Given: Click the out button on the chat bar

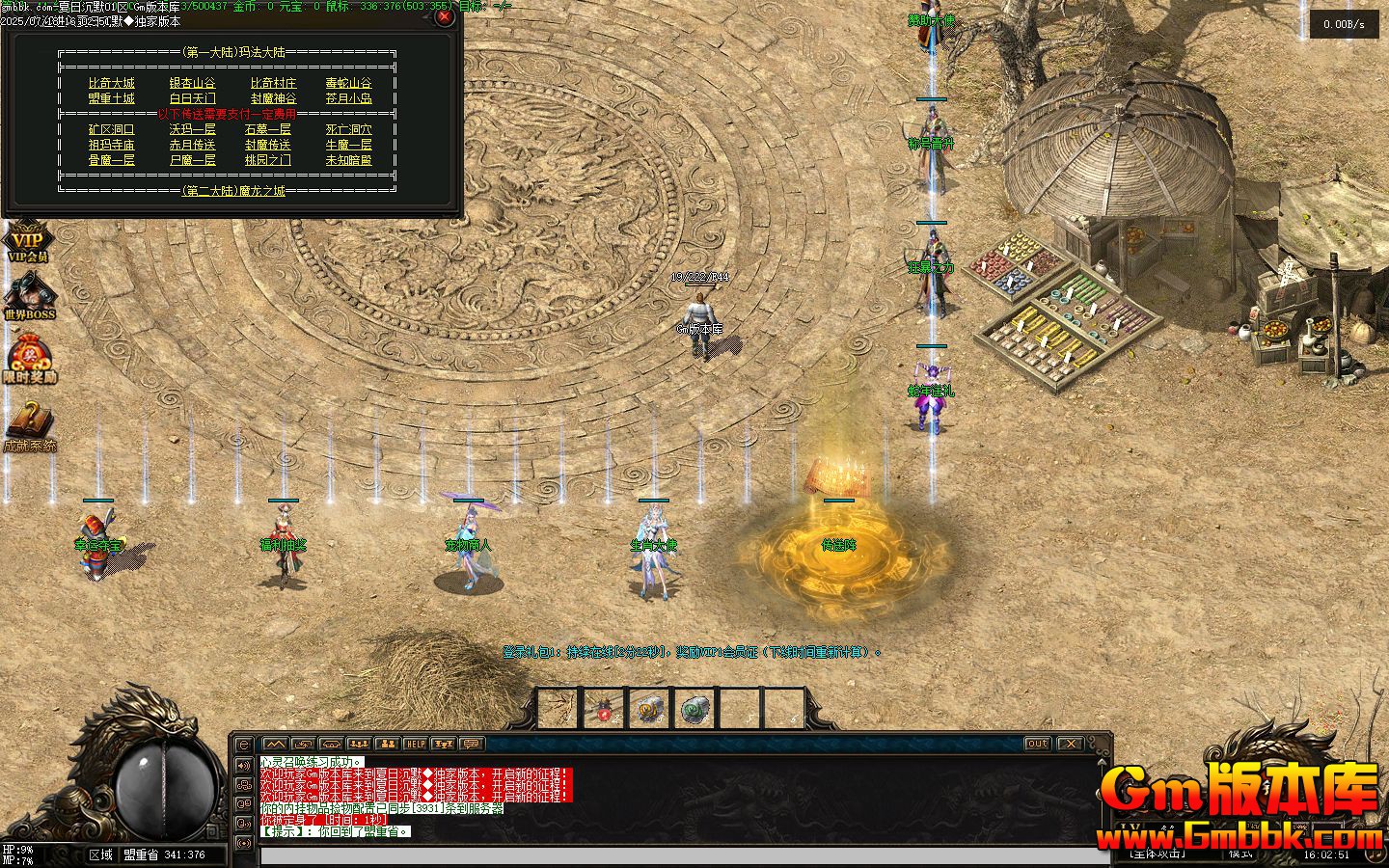Looking at the screenshot, I should 1037,744.
